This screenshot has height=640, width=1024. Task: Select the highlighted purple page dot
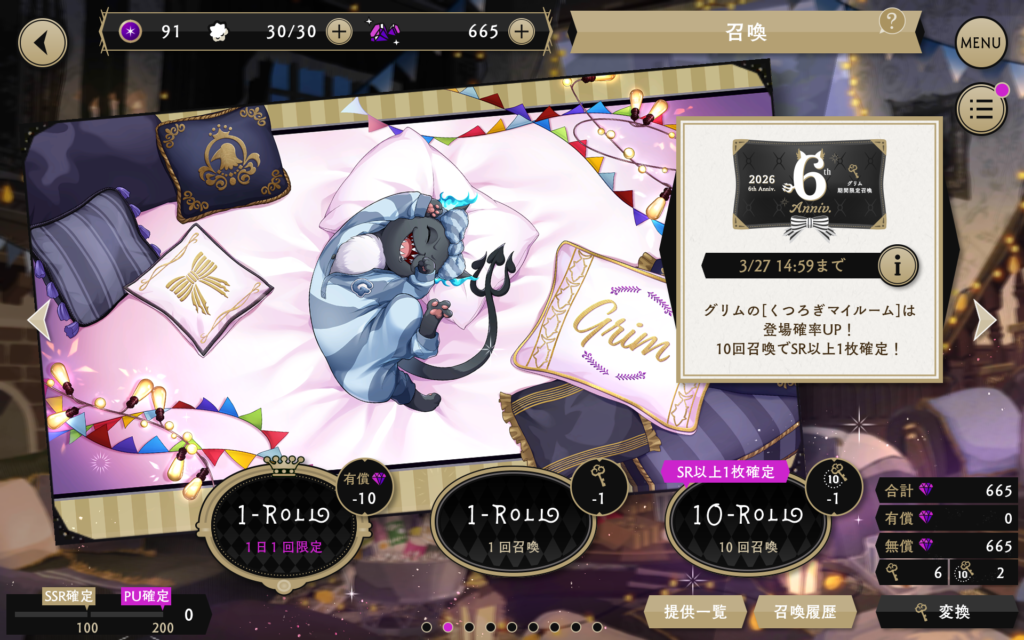coord(448,627)
